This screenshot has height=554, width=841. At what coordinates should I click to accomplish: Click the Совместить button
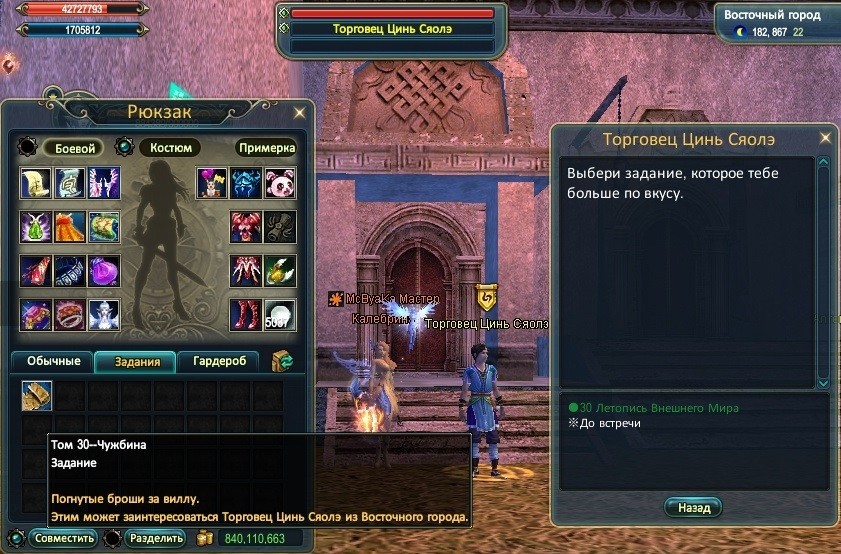(x=64, y=538)
